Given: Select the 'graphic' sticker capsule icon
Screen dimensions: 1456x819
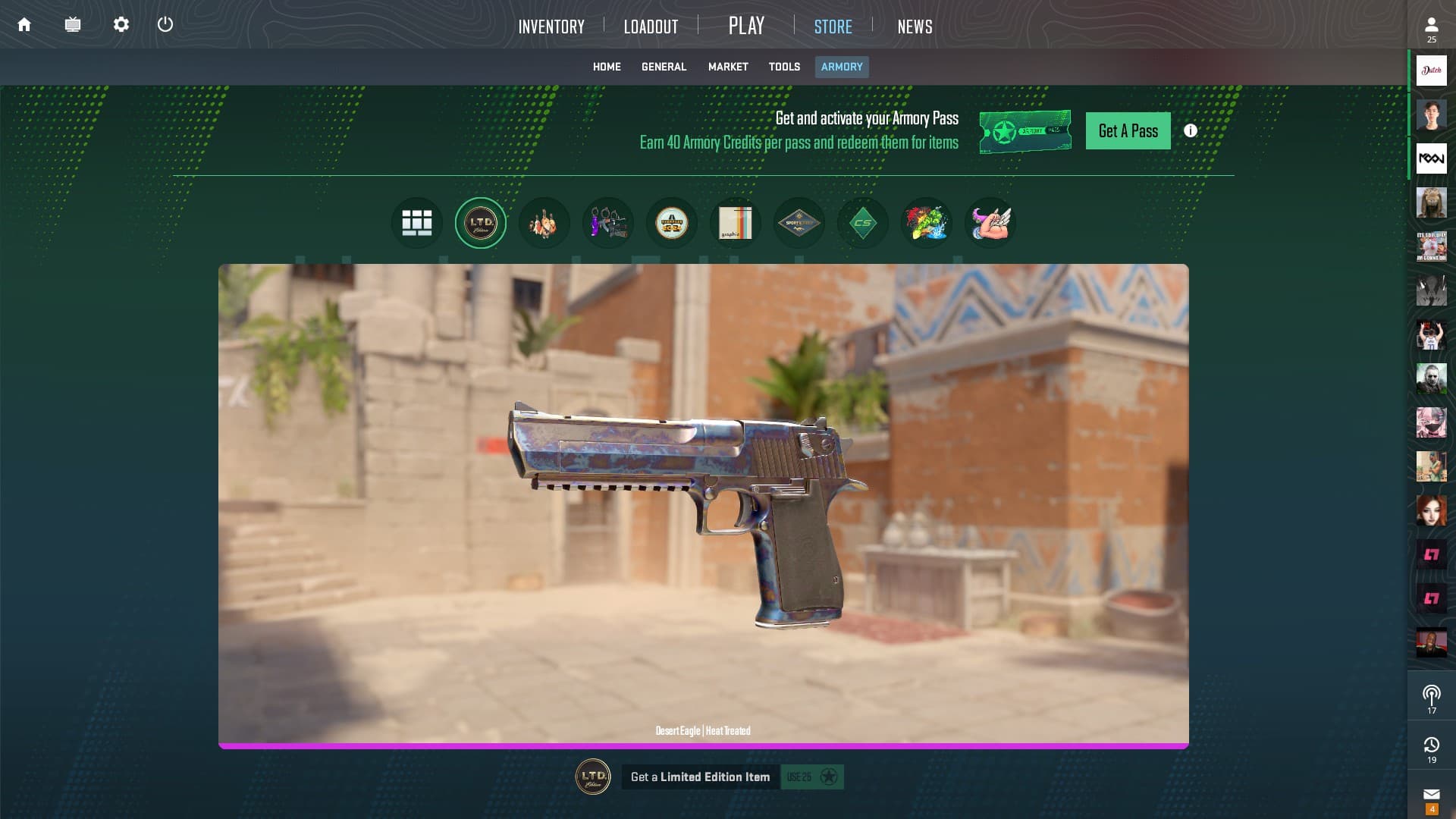Looking at the screenshot, I should tap(736, 222).
